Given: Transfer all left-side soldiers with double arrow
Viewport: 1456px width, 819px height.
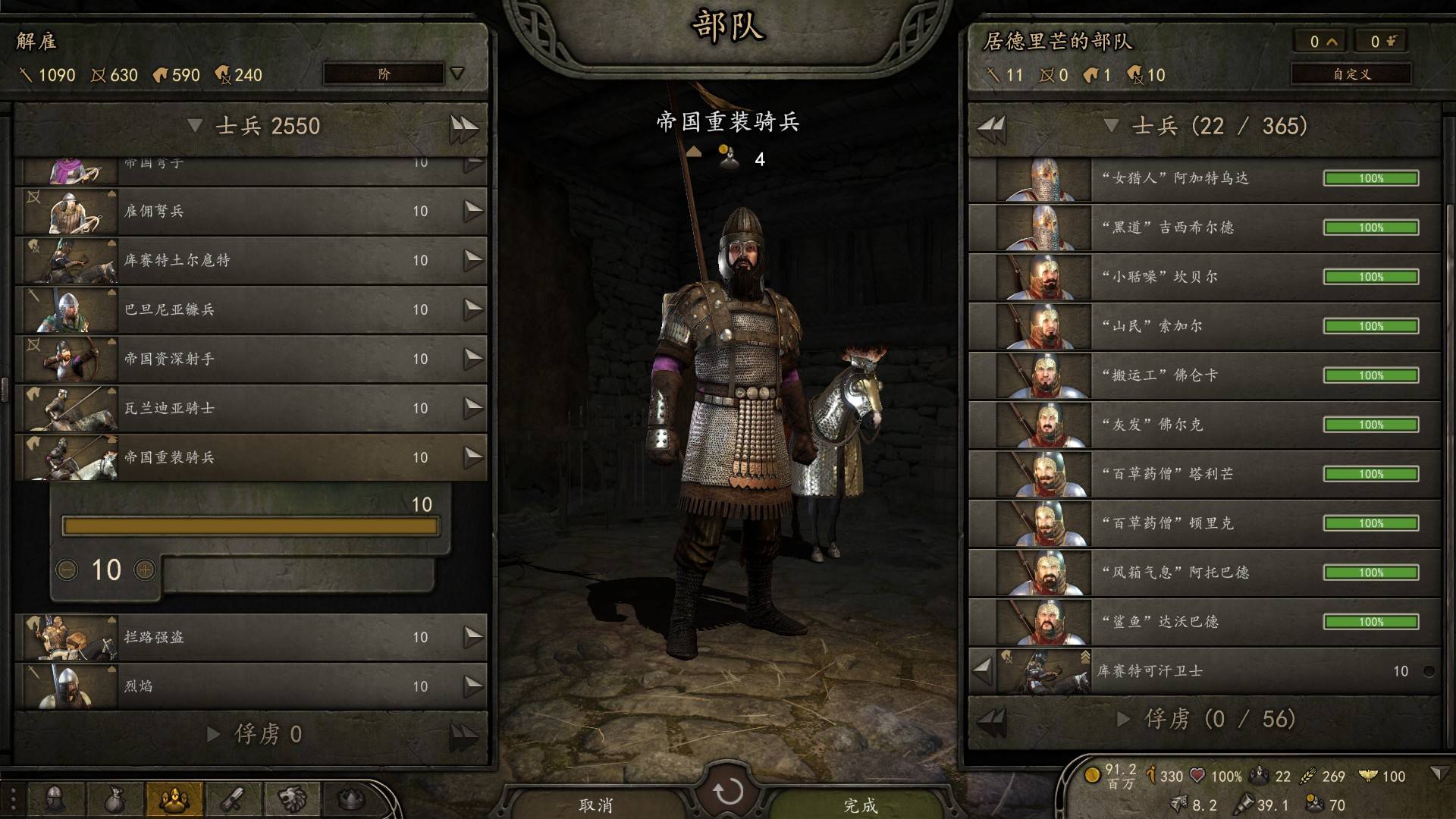Looking at the screenshot, I should point(463,127).
